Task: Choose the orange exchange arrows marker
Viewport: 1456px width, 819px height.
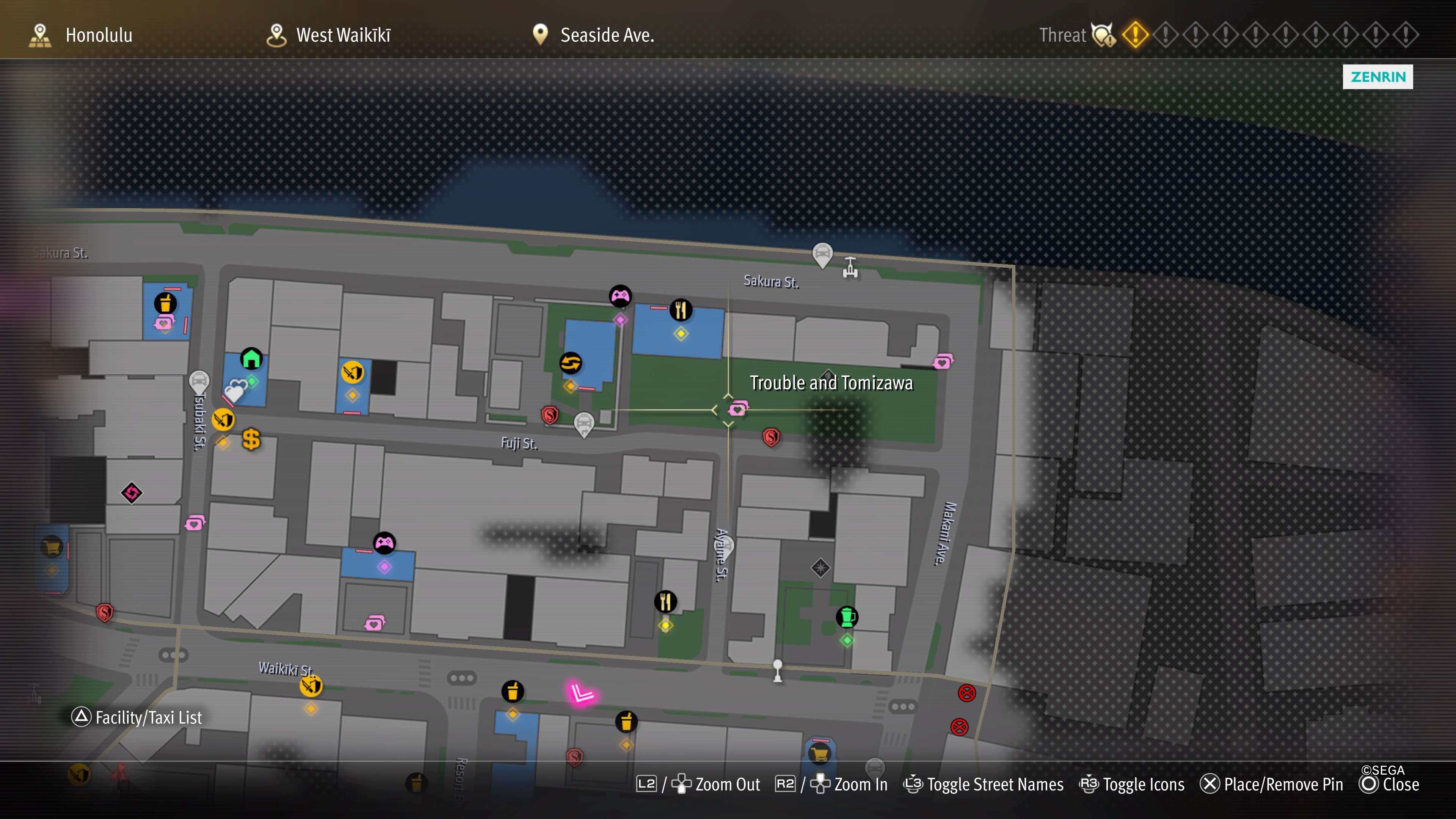Action: point(570,363)
